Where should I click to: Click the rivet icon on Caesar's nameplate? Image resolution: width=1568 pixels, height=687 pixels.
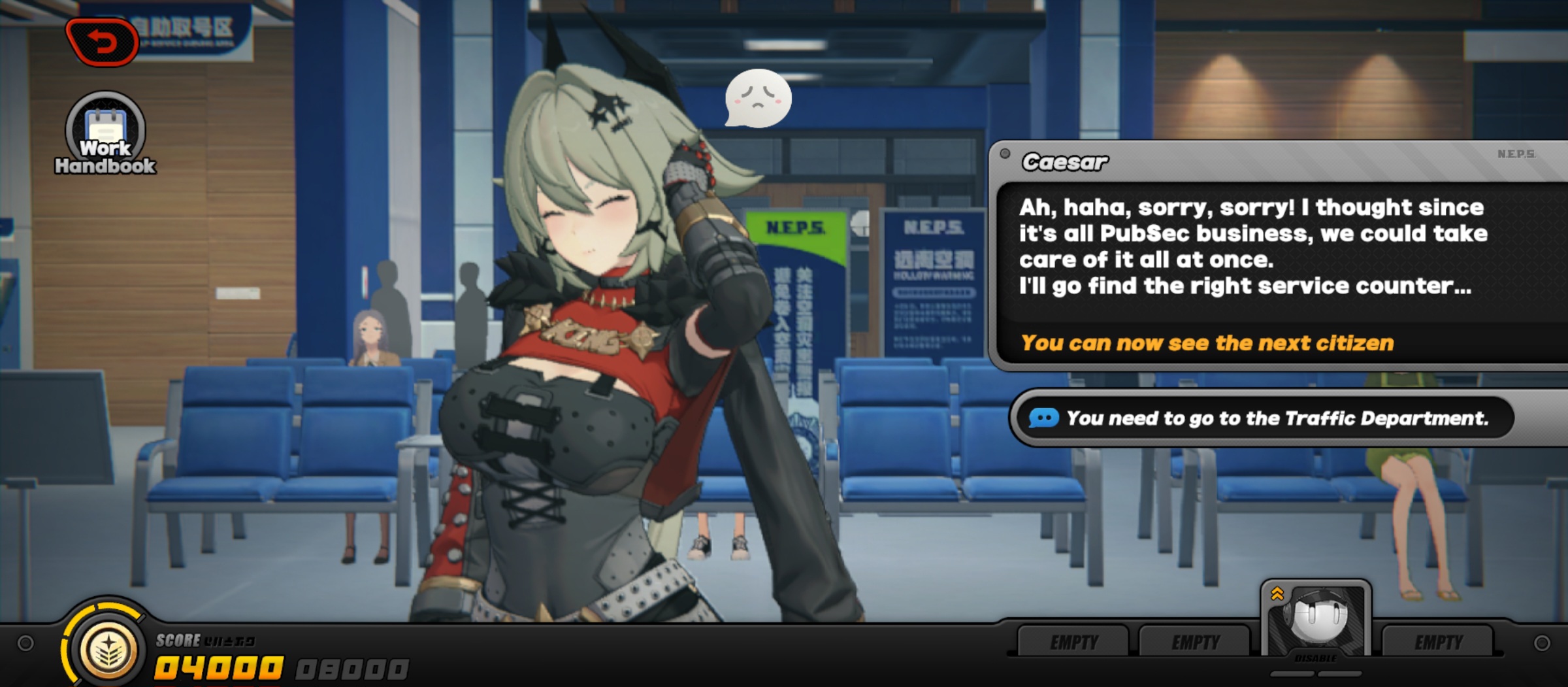pos(1004,153)
